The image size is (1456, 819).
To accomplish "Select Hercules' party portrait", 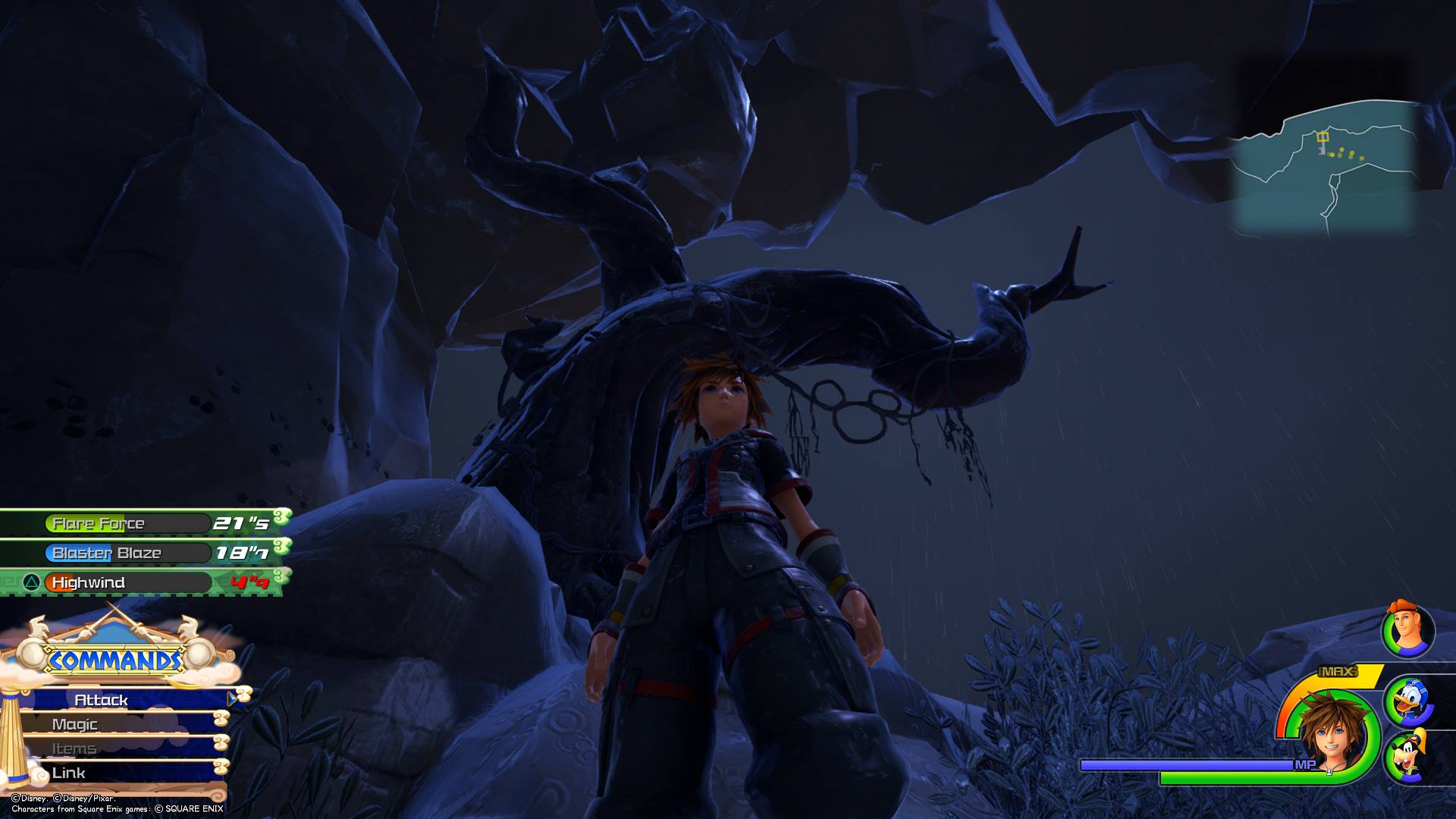I will (x=1407, y=630).
